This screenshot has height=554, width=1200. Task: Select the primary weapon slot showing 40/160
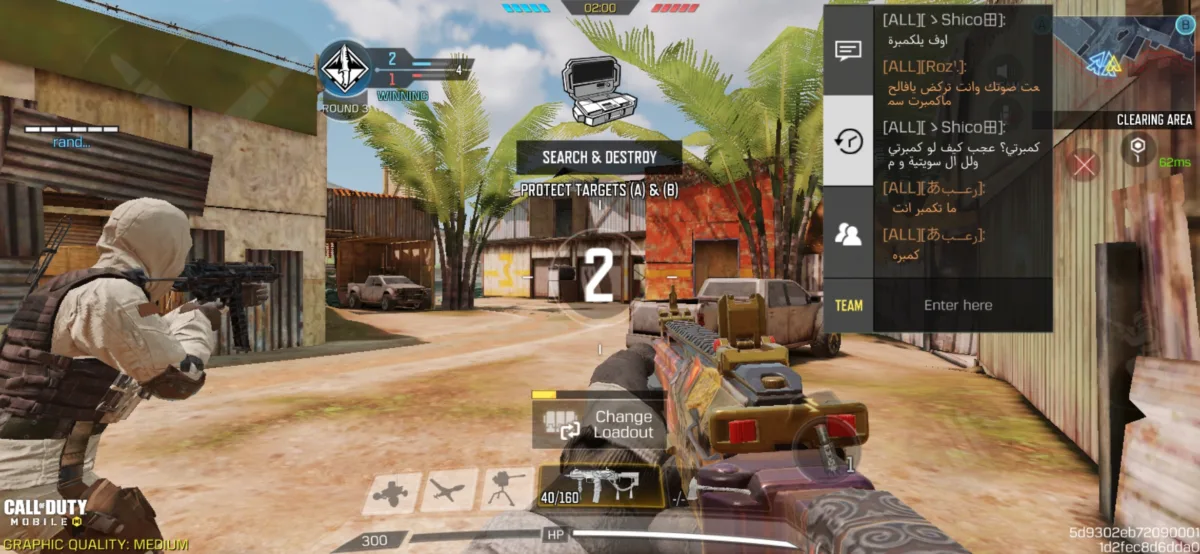[x=600, y=487]
